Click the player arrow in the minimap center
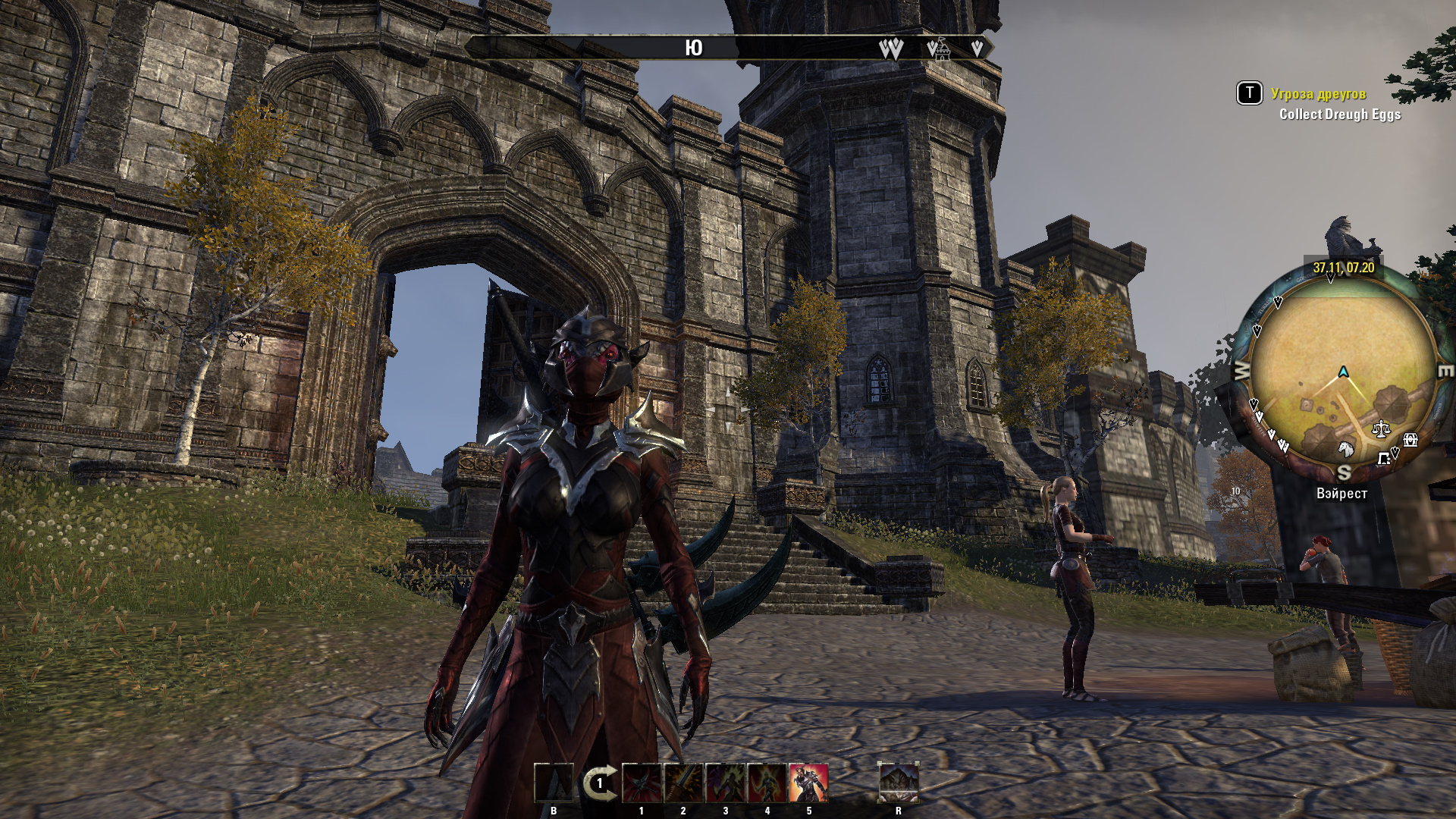 (x=1342, y=372)
